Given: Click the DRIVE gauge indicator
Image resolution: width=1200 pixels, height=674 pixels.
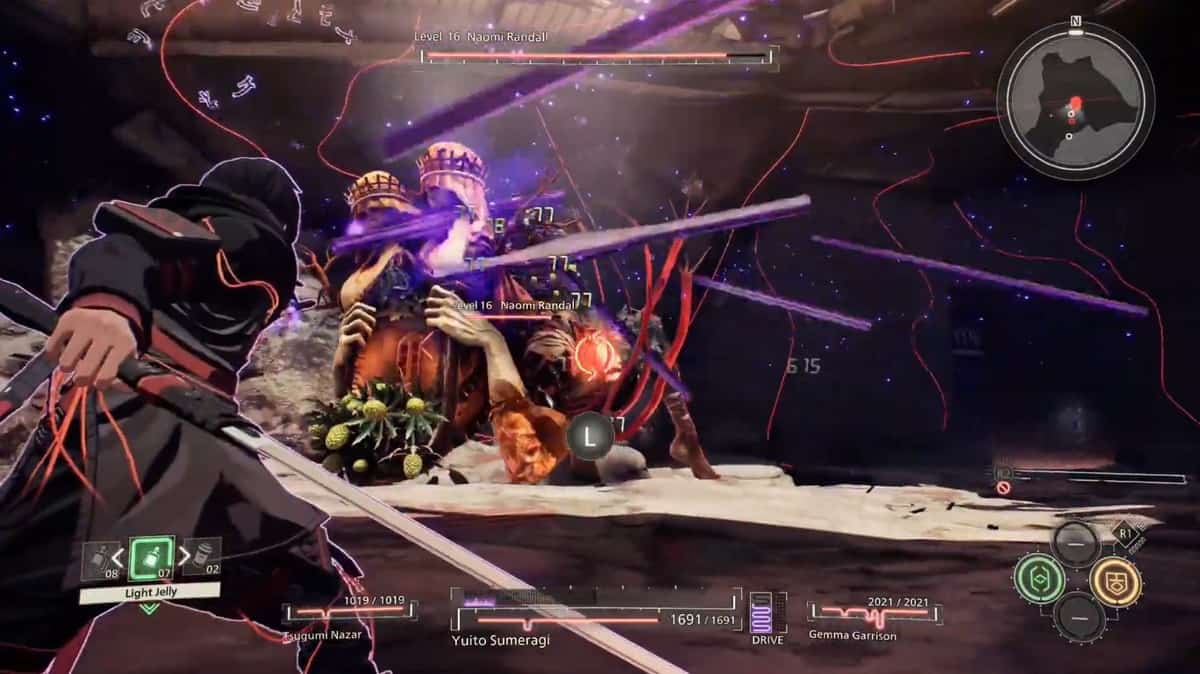Looking at the screenshot, I should click(767, 614).
